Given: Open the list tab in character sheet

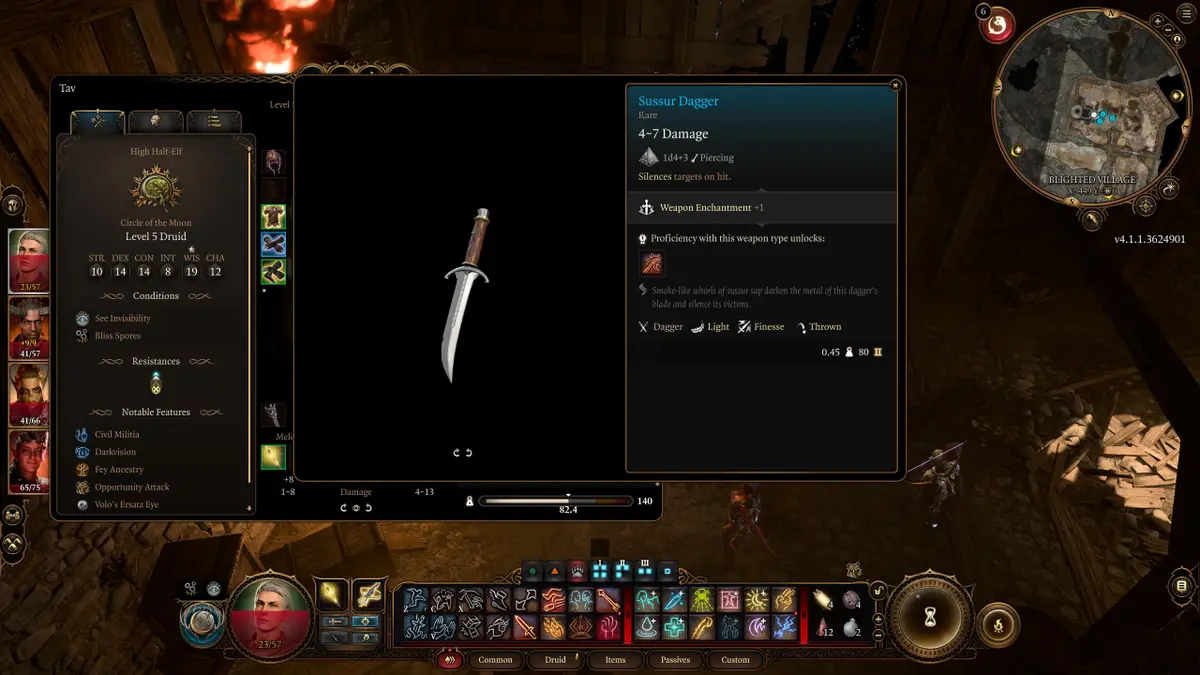Looking at the screenshot, I should click(213, 121).
